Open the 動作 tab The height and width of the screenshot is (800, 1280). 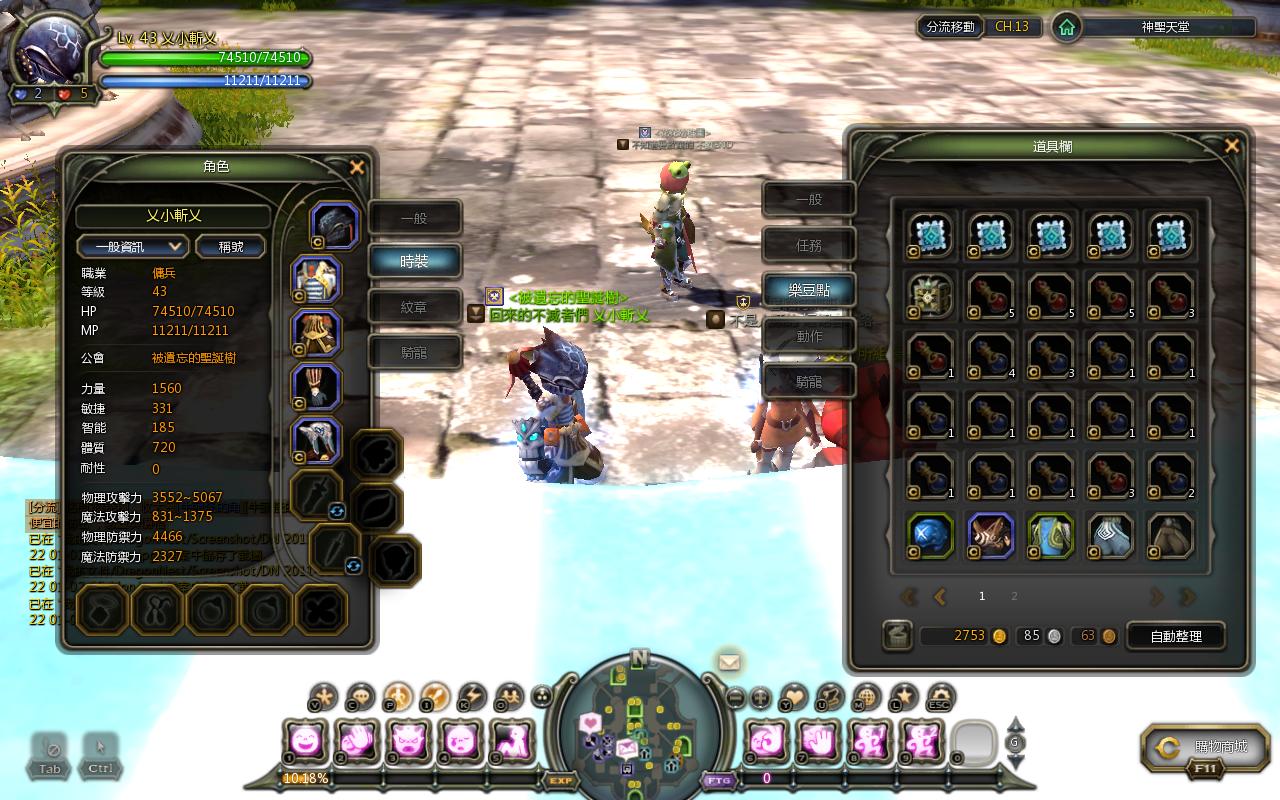tap(809, 336)
